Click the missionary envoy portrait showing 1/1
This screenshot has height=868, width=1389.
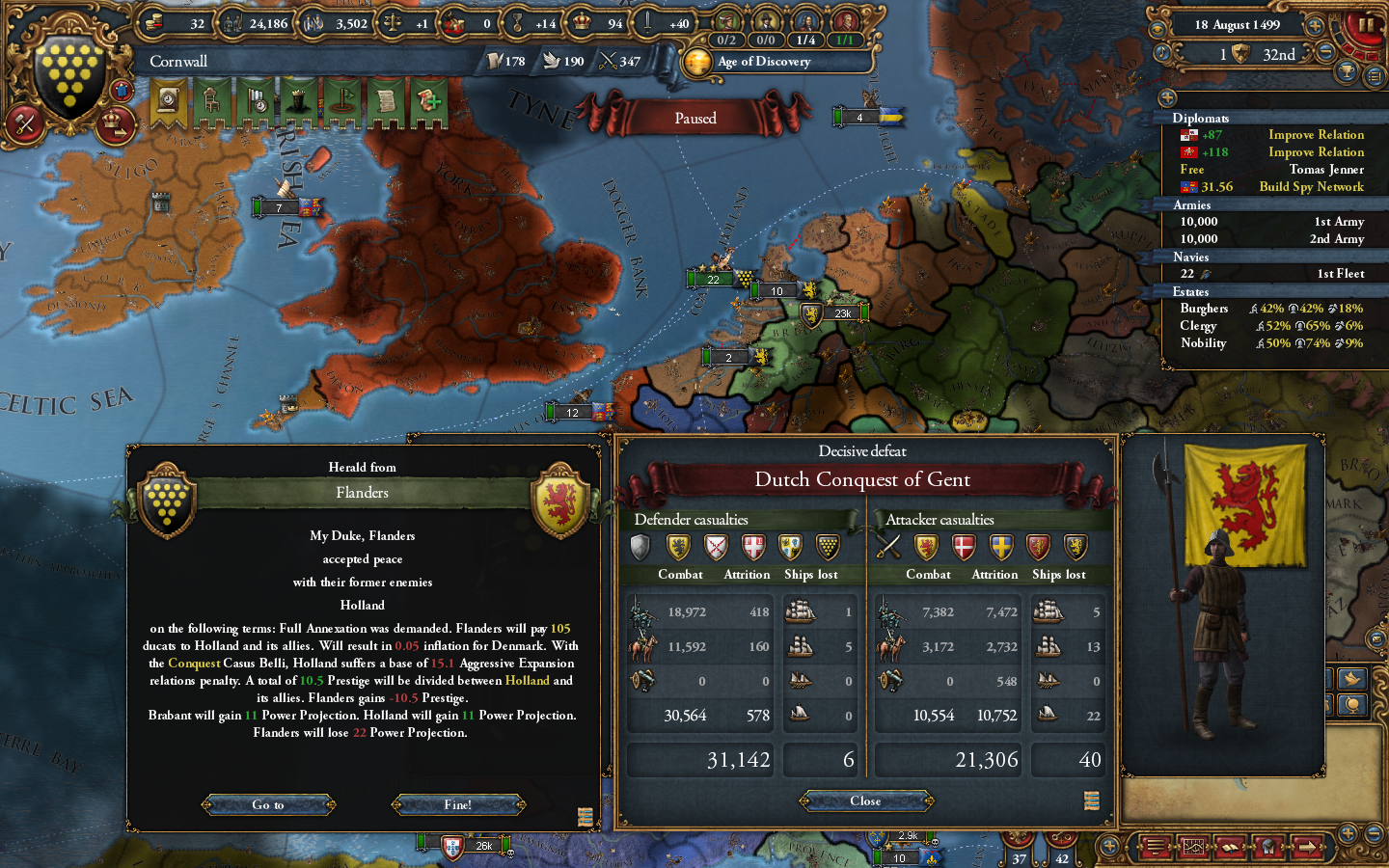(846, 19)
